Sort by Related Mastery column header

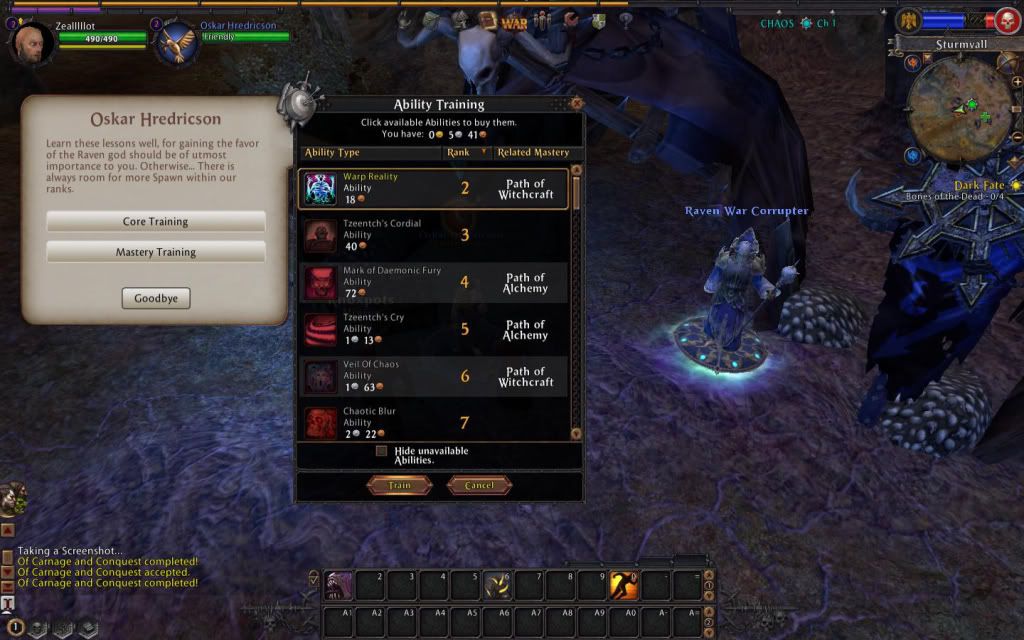[x=533, y=153]
